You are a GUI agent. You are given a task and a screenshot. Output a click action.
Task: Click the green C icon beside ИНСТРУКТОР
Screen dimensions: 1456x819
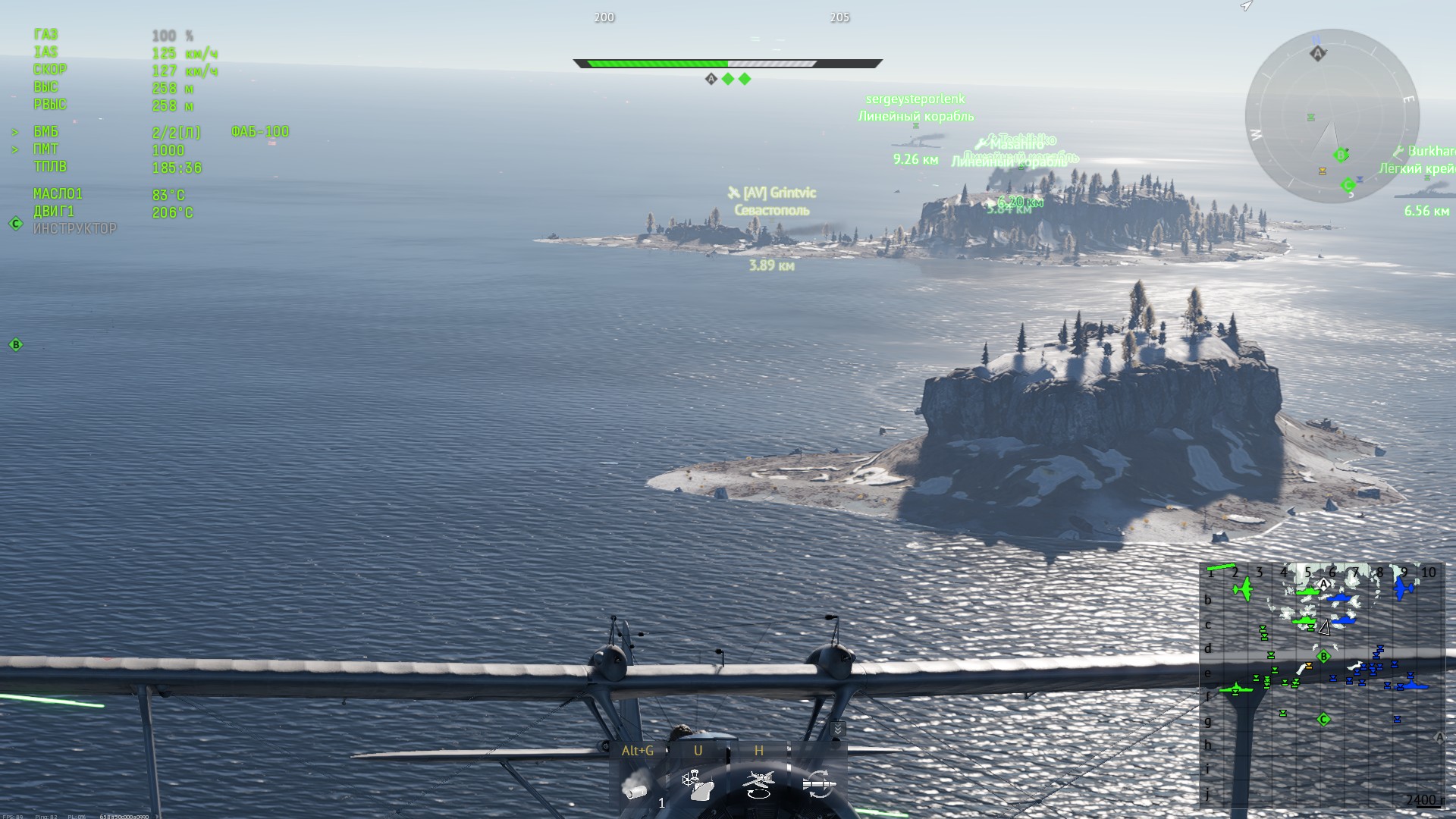coord(15,224)
